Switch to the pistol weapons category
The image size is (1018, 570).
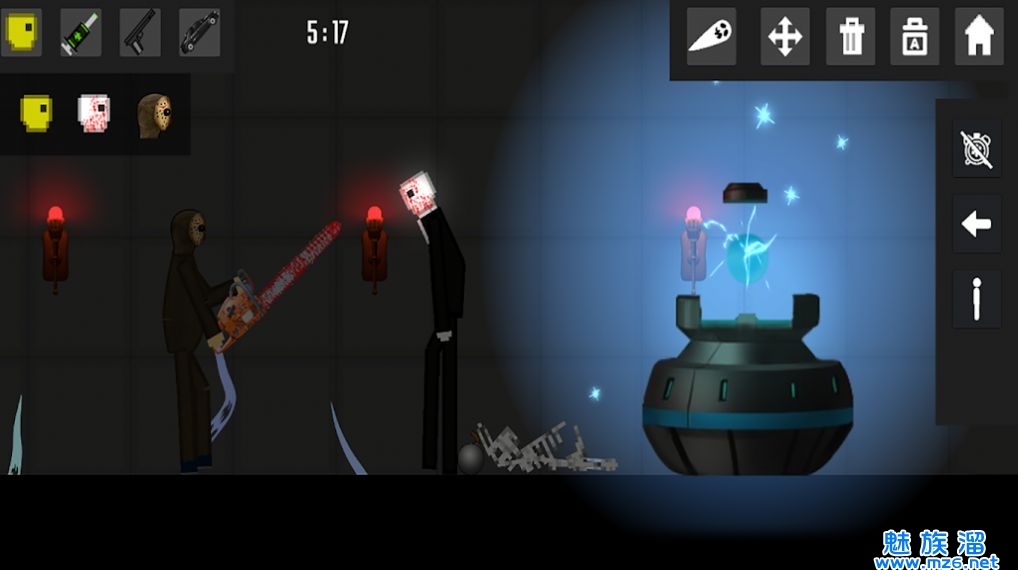point(141,32)
